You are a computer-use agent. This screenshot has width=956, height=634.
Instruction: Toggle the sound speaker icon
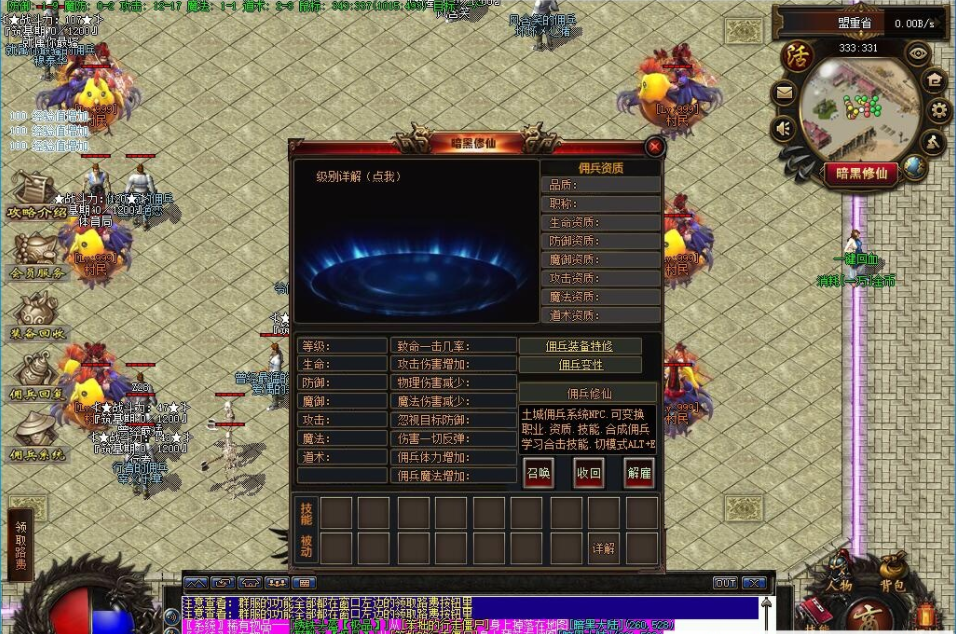pyautogui.click(x=783, y=128)
